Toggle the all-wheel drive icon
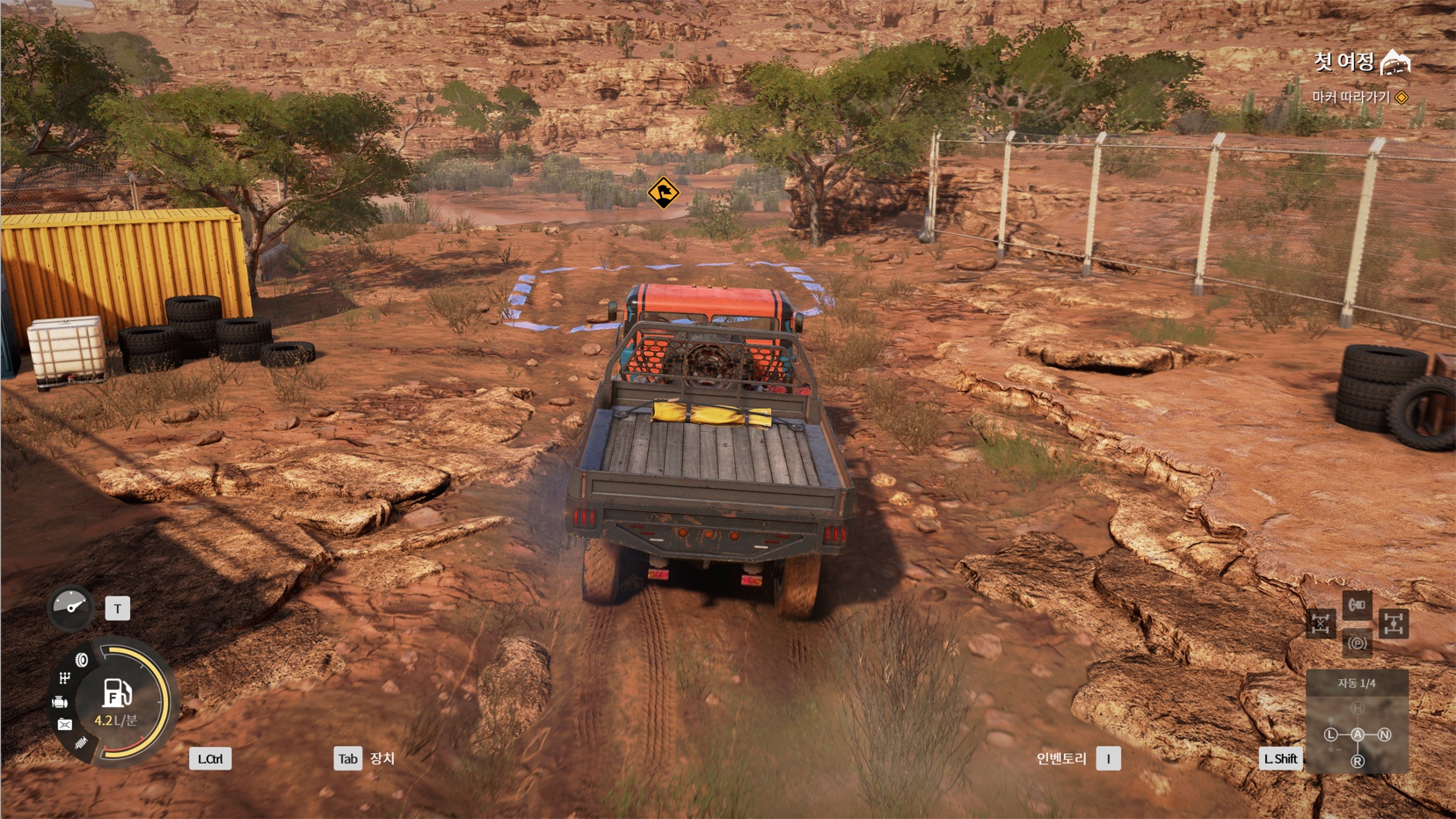The height and width of the screenshot is (819, 1456). (1393, 624)
